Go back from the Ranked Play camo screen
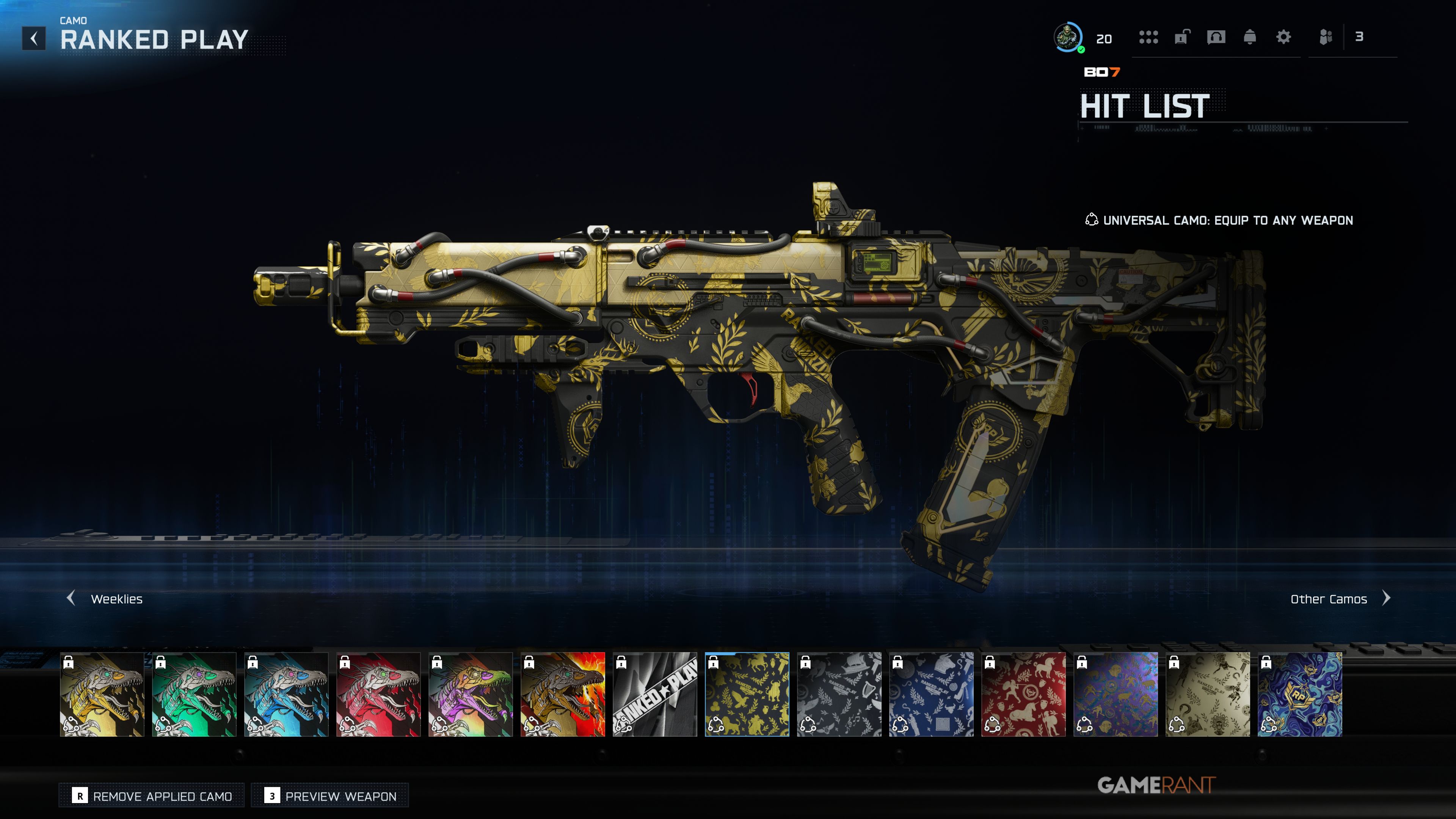The image size is (1456, 819). (x=34, y=38)
